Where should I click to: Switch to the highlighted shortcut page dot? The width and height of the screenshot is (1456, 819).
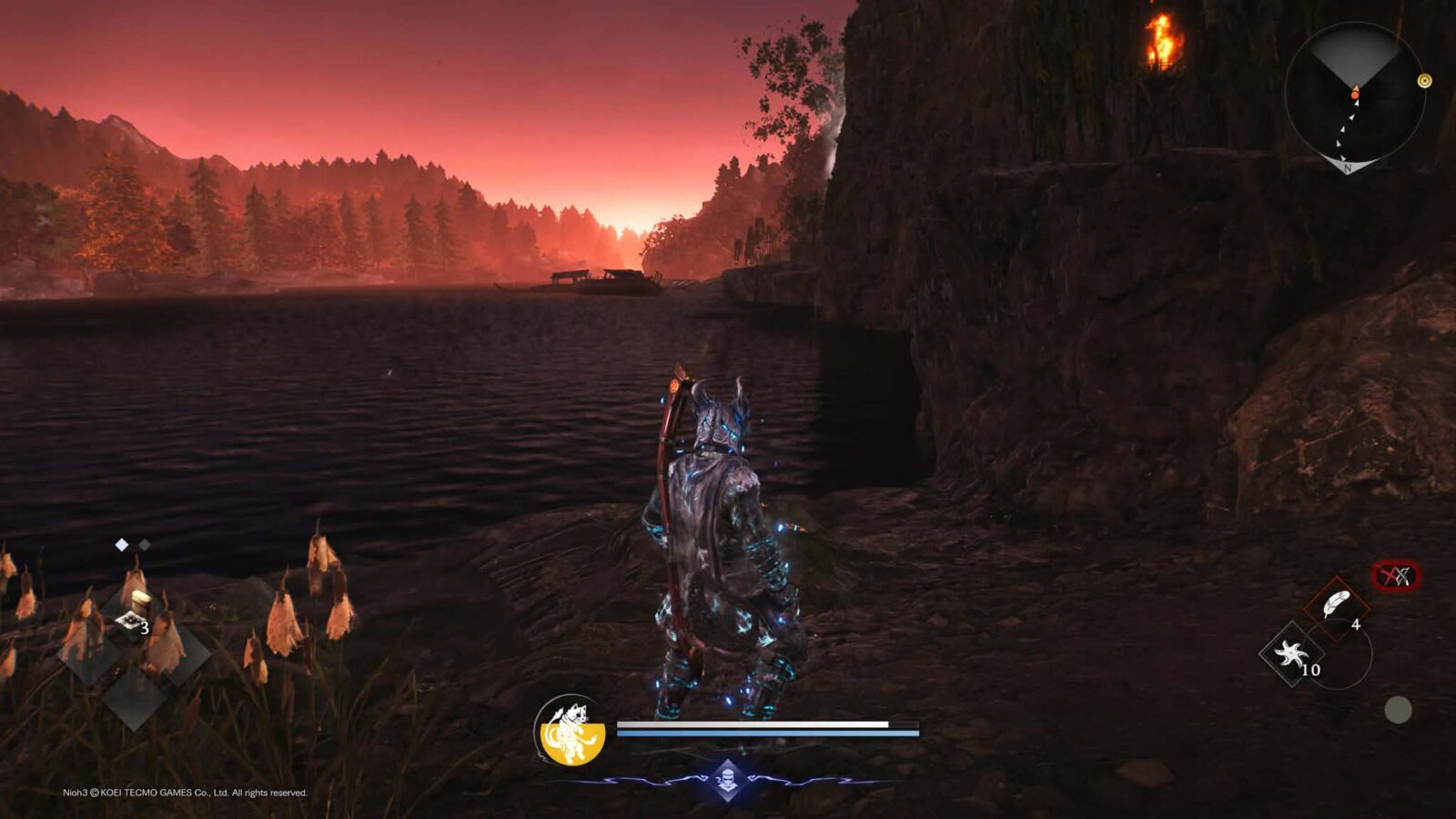point(122,545)
